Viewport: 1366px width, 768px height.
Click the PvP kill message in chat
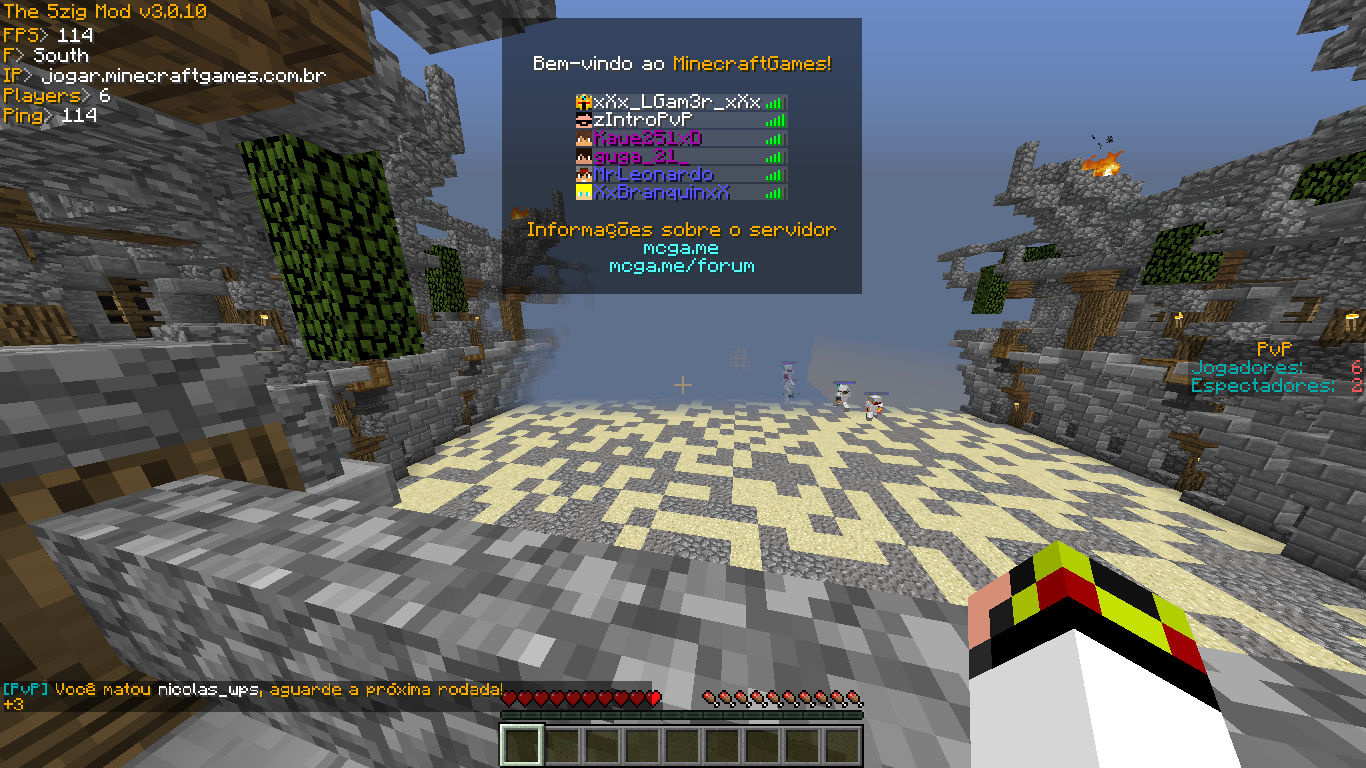tap(252, 690)
